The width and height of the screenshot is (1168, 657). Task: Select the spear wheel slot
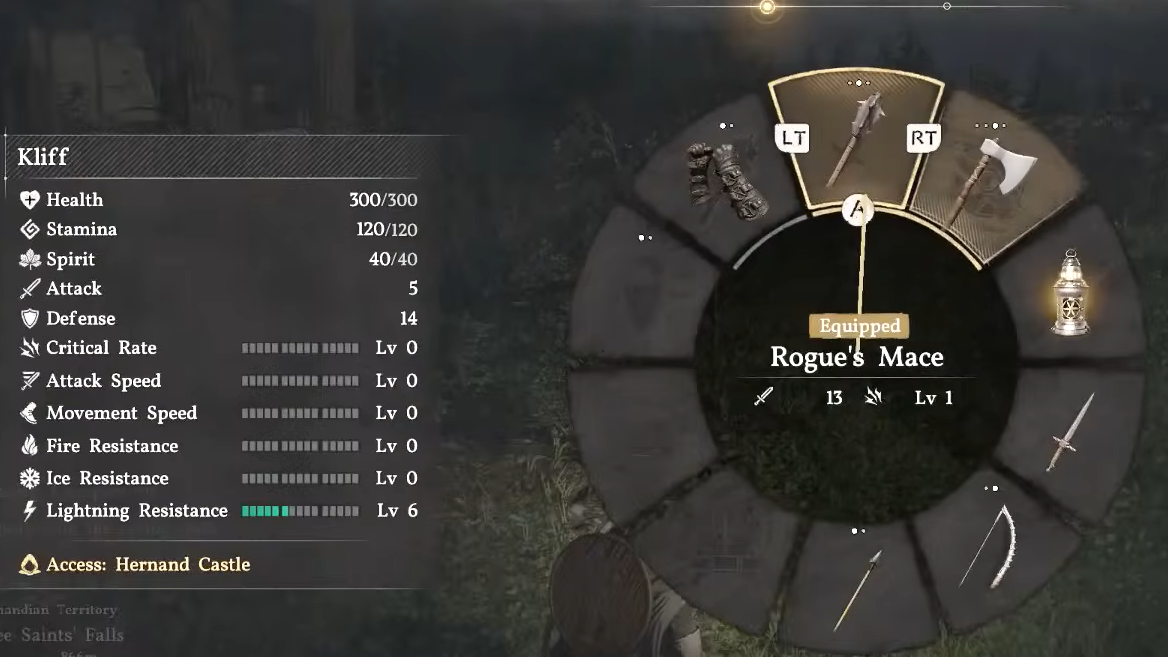pos(857,589)
